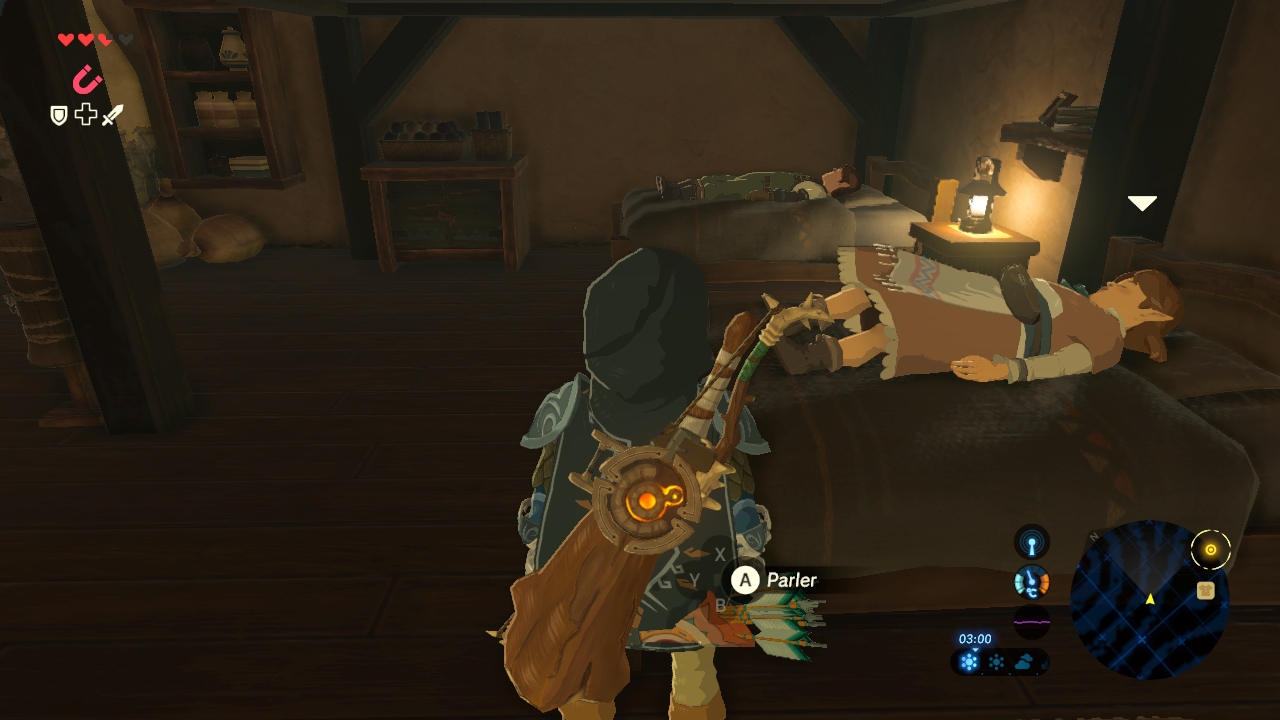
Task: Click the armor shop shirt marker
Action: tap(1205, 591)
